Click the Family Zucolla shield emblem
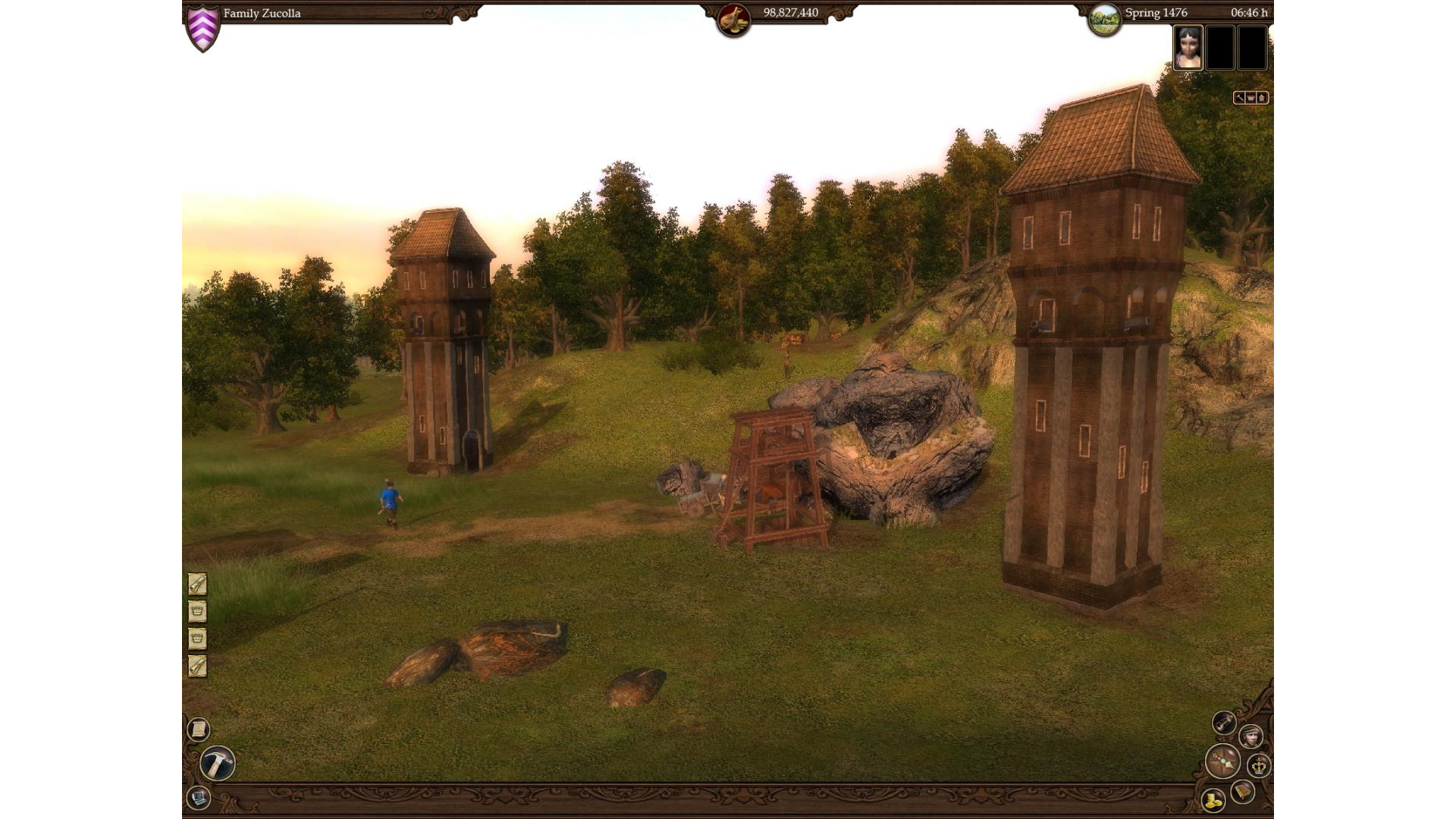Image resolution: width=1456 pixels, height=819 pixels. (x=203, y=22)
